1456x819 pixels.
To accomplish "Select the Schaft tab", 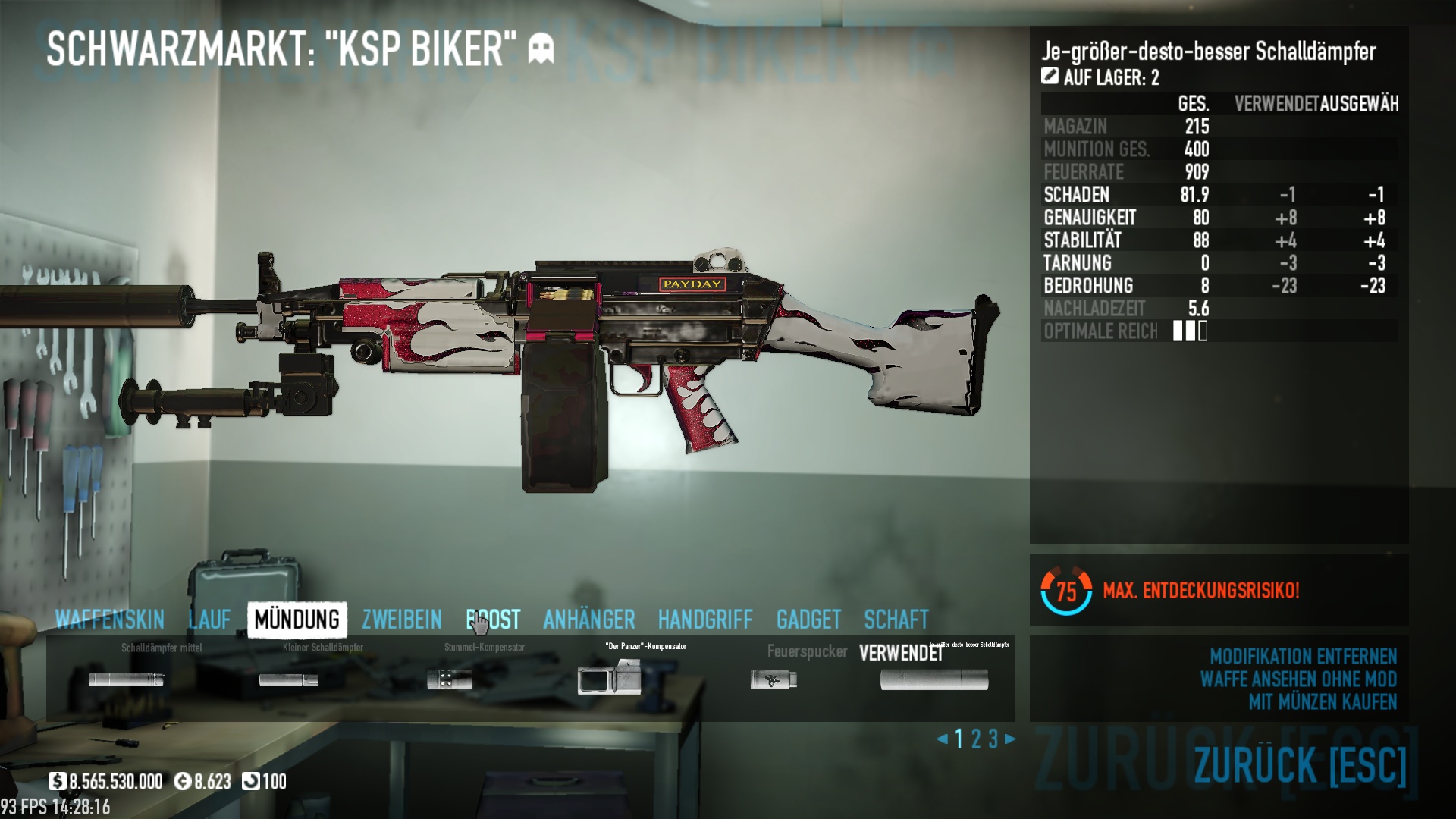I will (x=896, y=620).
